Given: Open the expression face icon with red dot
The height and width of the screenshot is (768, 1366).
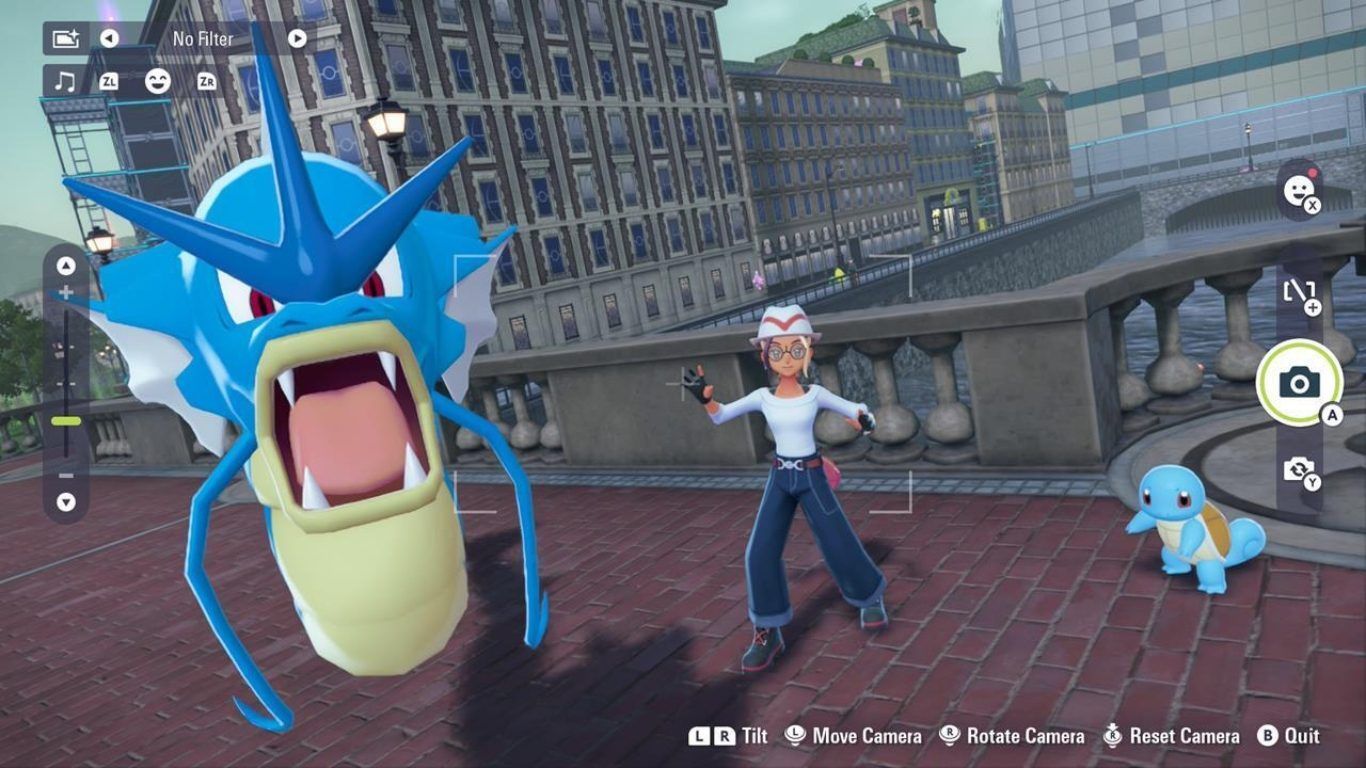Looking at the screenshot, I should coord(1299,190).
